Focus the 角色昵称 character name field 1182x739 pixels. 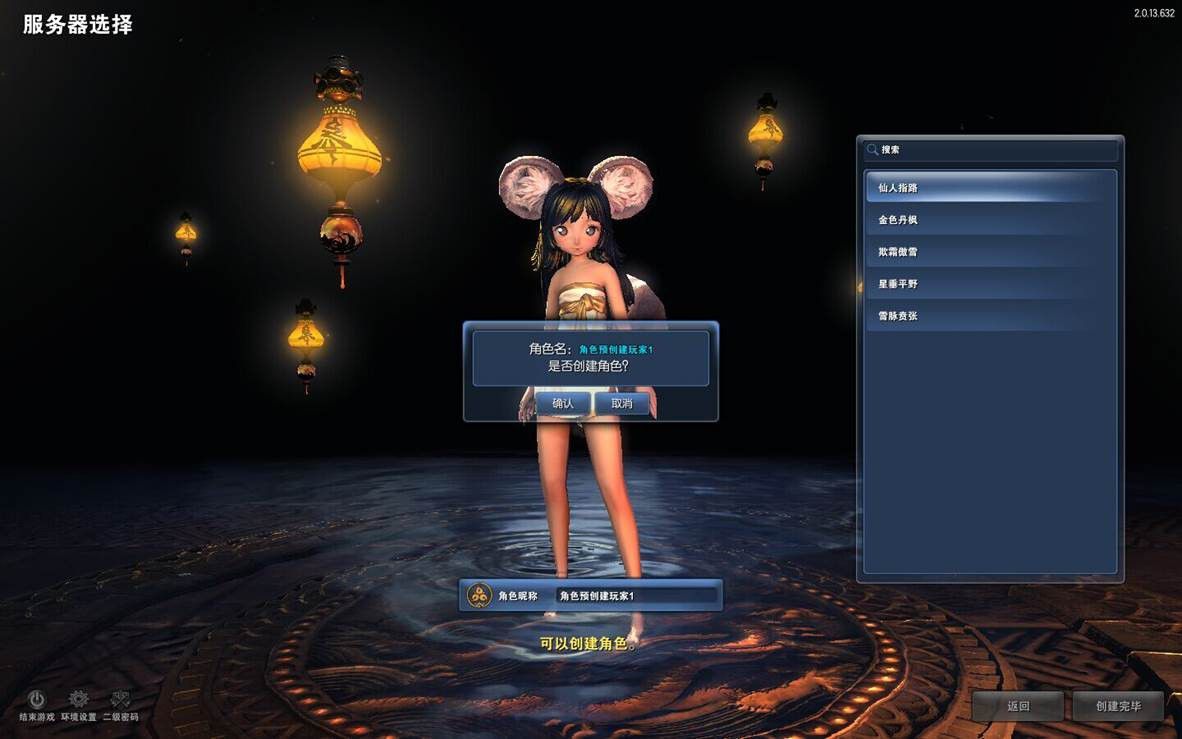click(x=636, y=596)
